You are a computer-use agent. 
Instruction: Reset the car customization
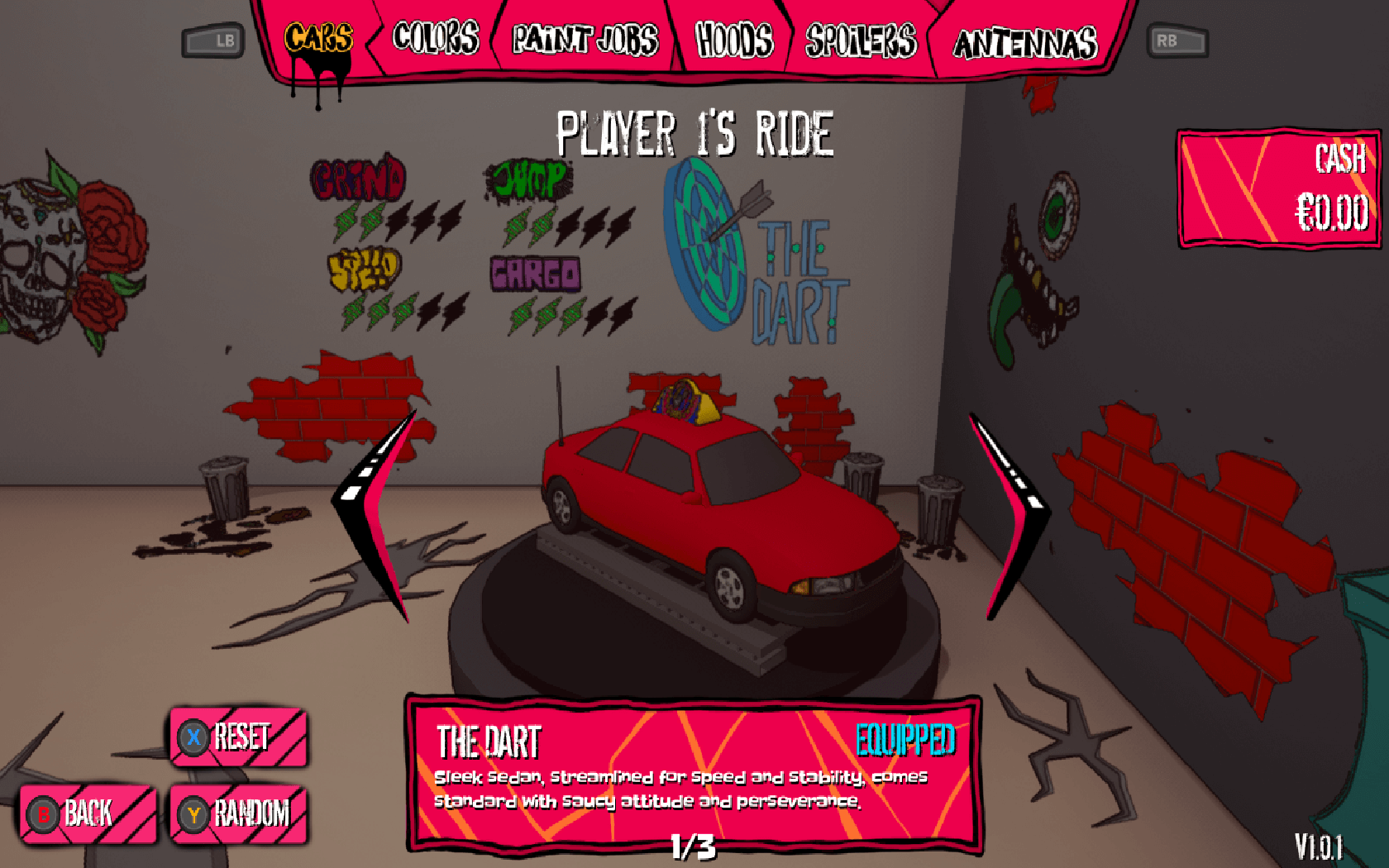(x=239, y=737)
